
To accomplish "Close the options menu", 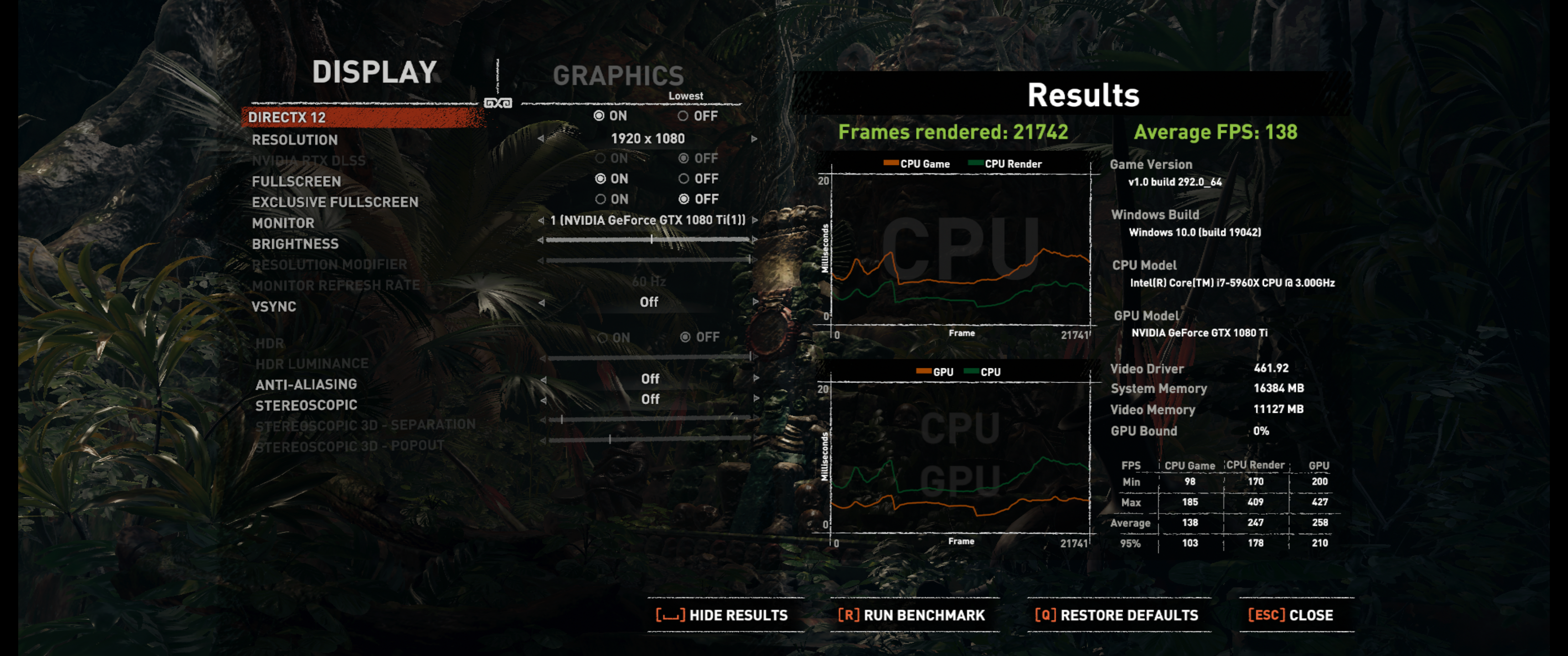I will pyautogui.click(x=1290, y=615).
